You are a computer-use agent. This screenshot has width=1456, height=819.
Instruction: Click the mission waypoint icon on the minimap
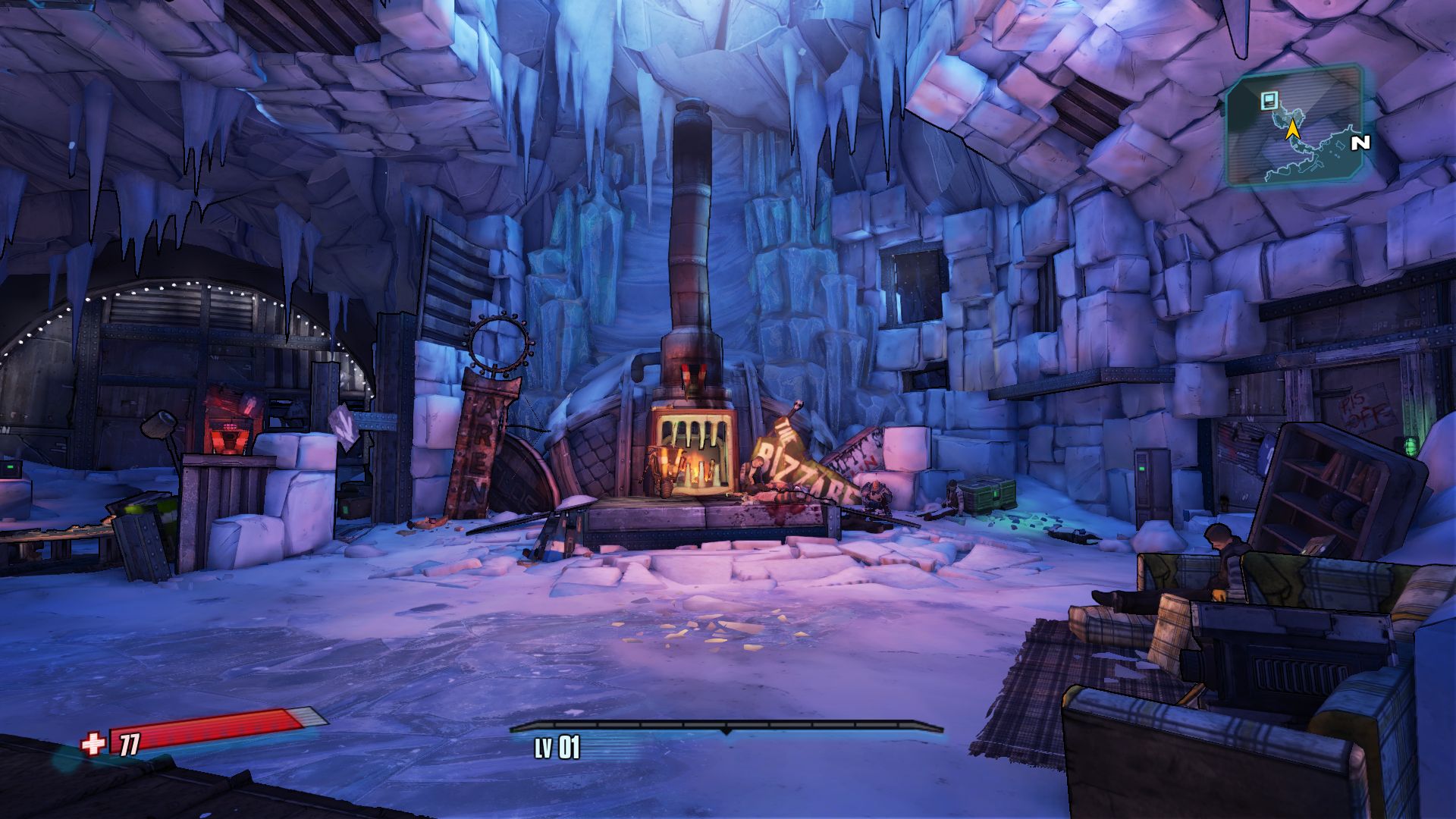1269,101
